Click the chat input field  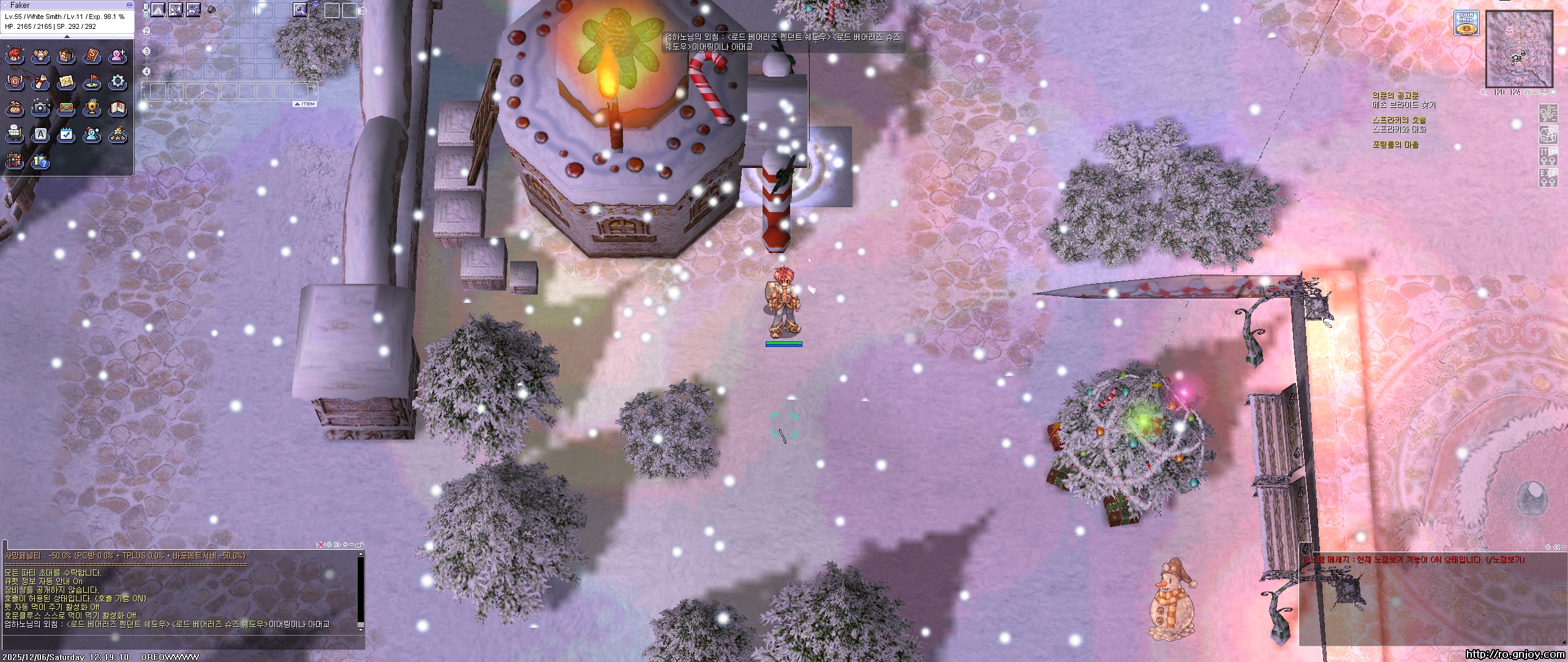184,641
